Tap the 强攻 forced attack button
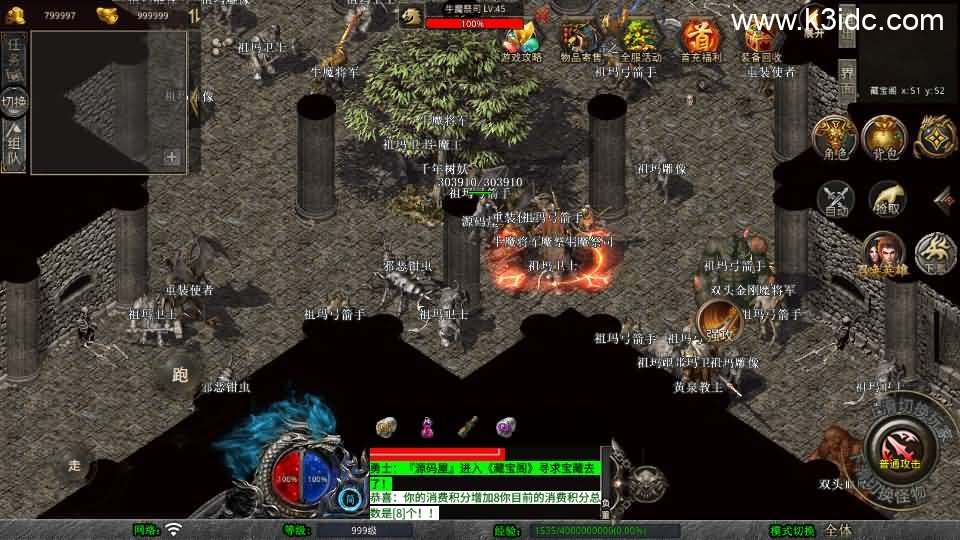The height and width of the screenshot is (540, 960). coord(716,334)
